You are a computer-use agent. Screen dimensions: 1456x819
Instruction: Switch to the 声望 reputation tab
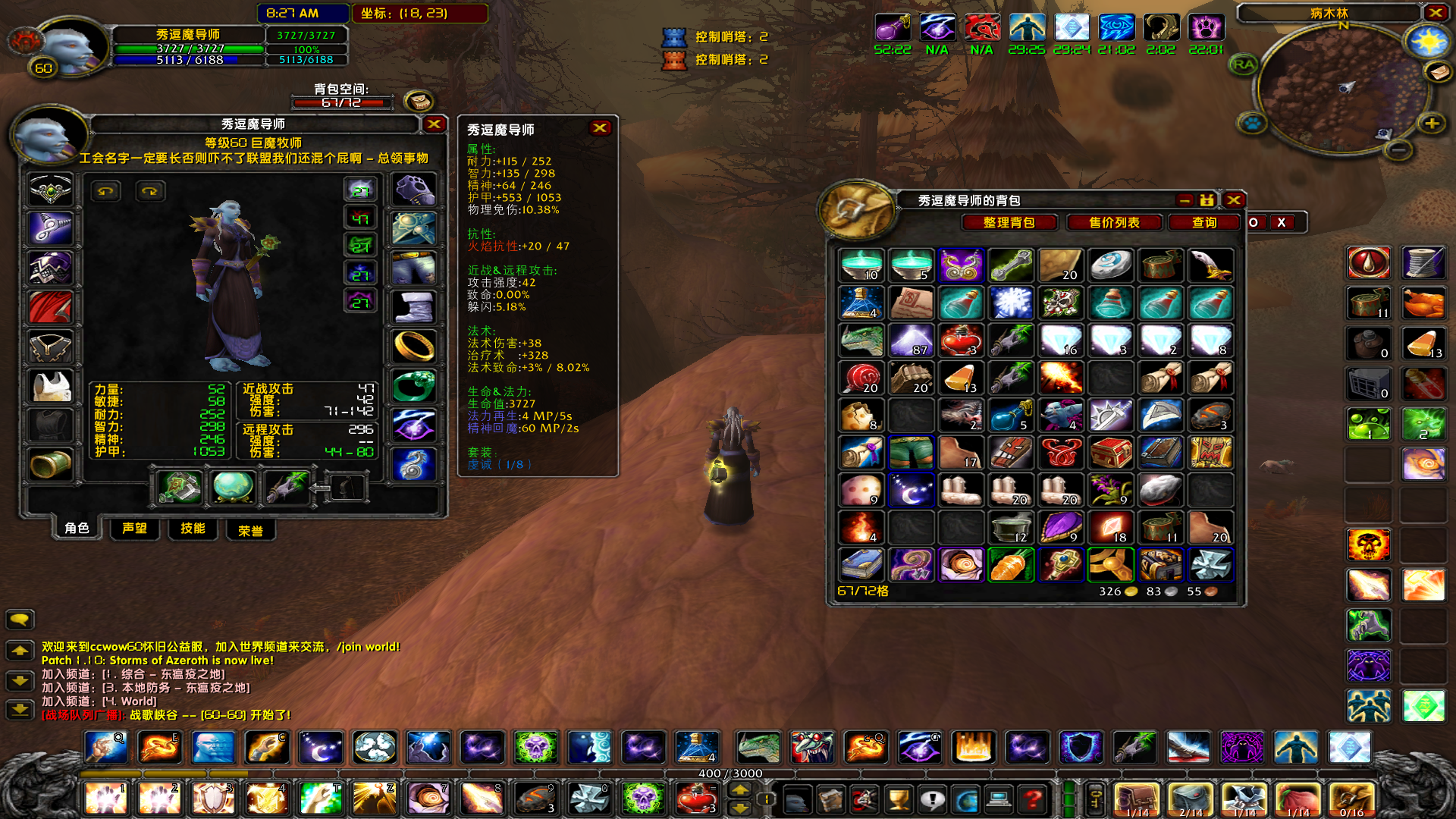[x=134, y=529]
